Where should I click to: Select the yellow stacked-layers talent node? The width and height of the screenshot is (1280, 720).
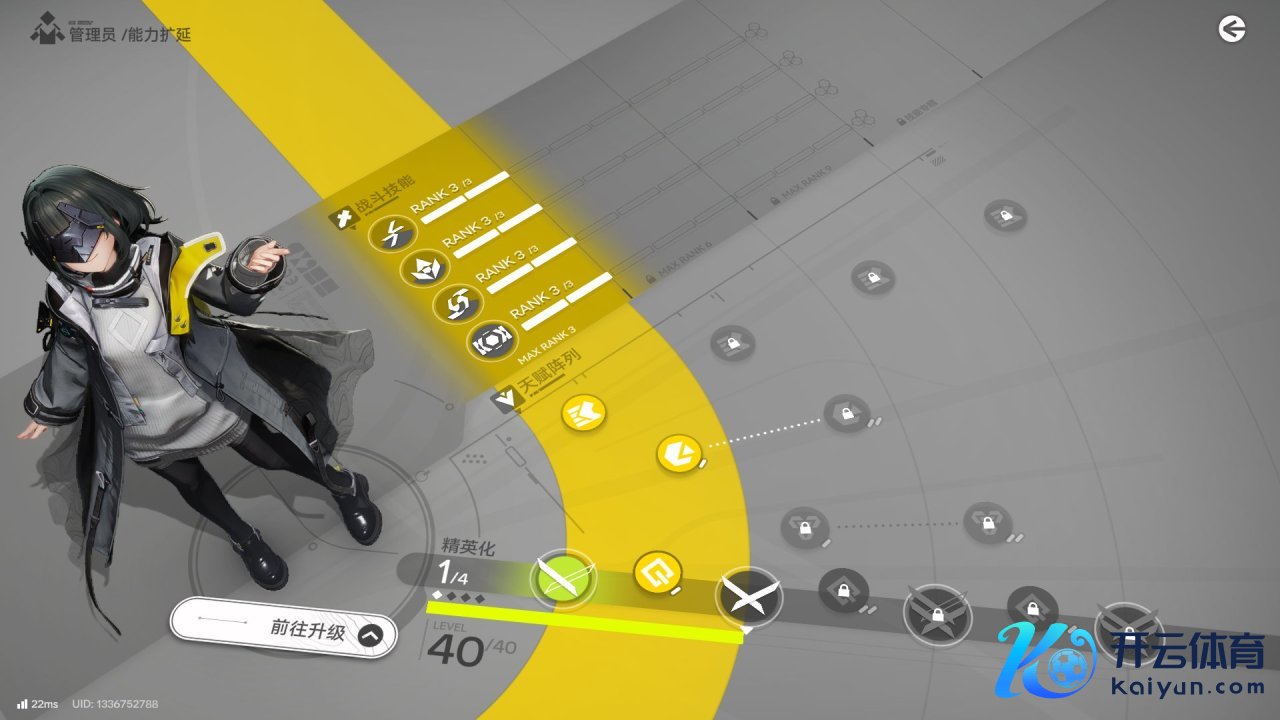coord(584,412)
